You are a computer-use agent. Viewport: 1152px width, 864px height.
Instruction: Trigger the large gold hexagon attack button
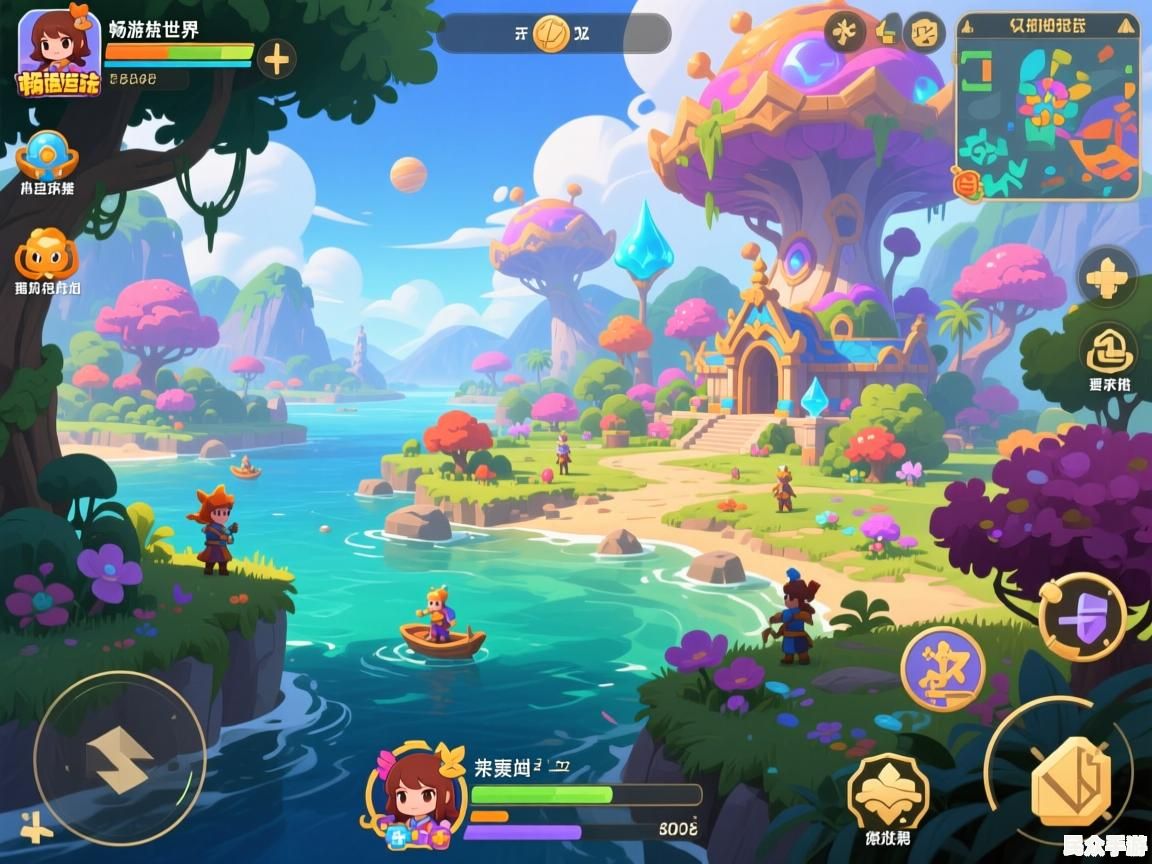(1070, 781)
